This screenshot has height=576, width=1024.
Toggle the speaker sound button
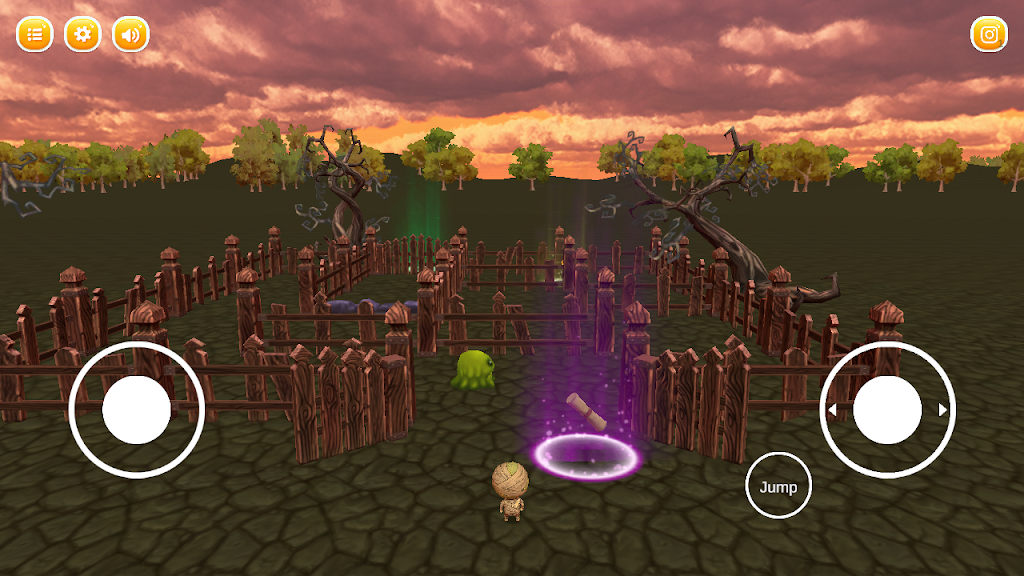[x=130, y=34]
